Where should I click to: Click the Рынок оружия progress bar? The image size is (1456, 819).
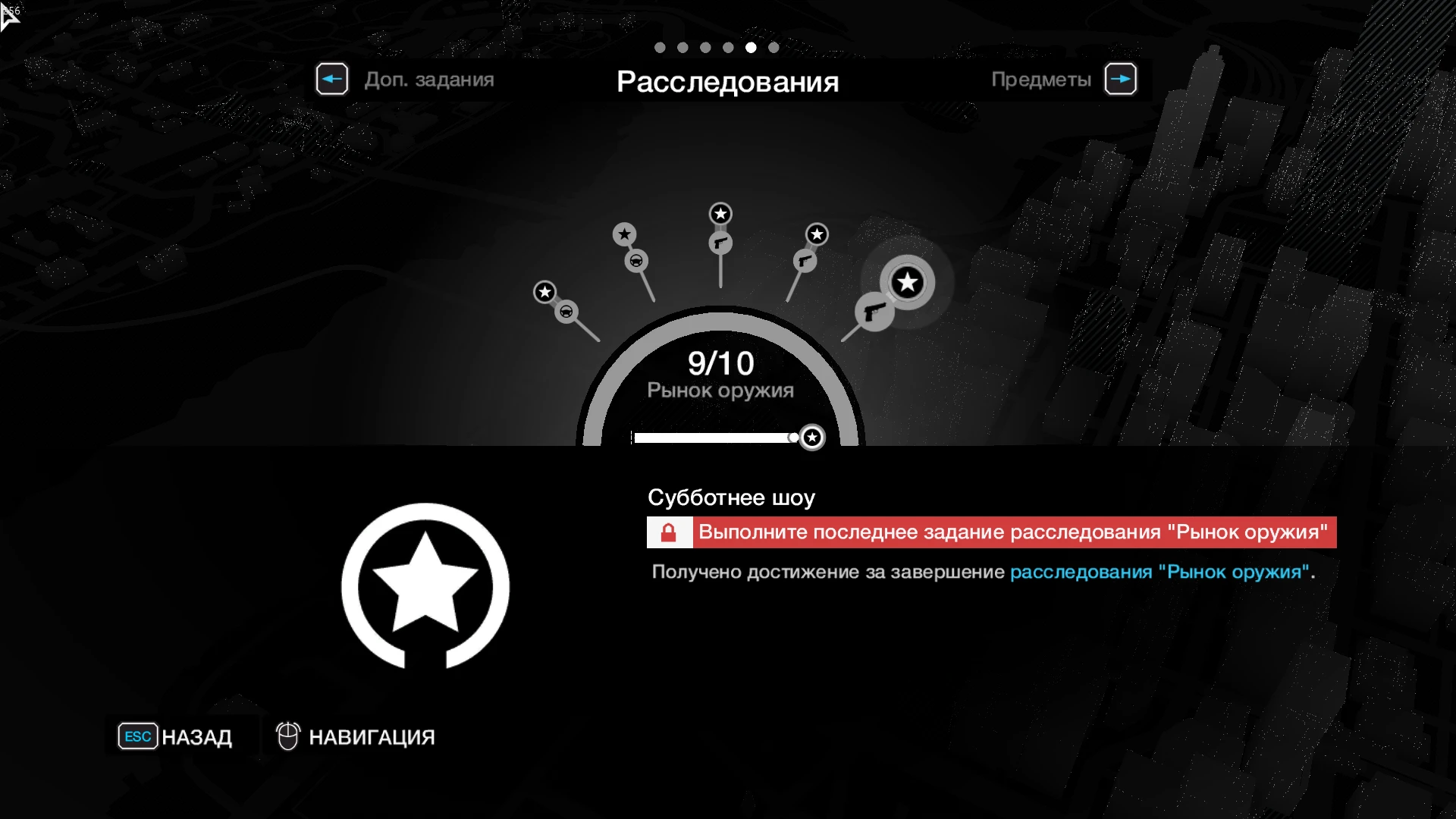(x=713, y=438)
